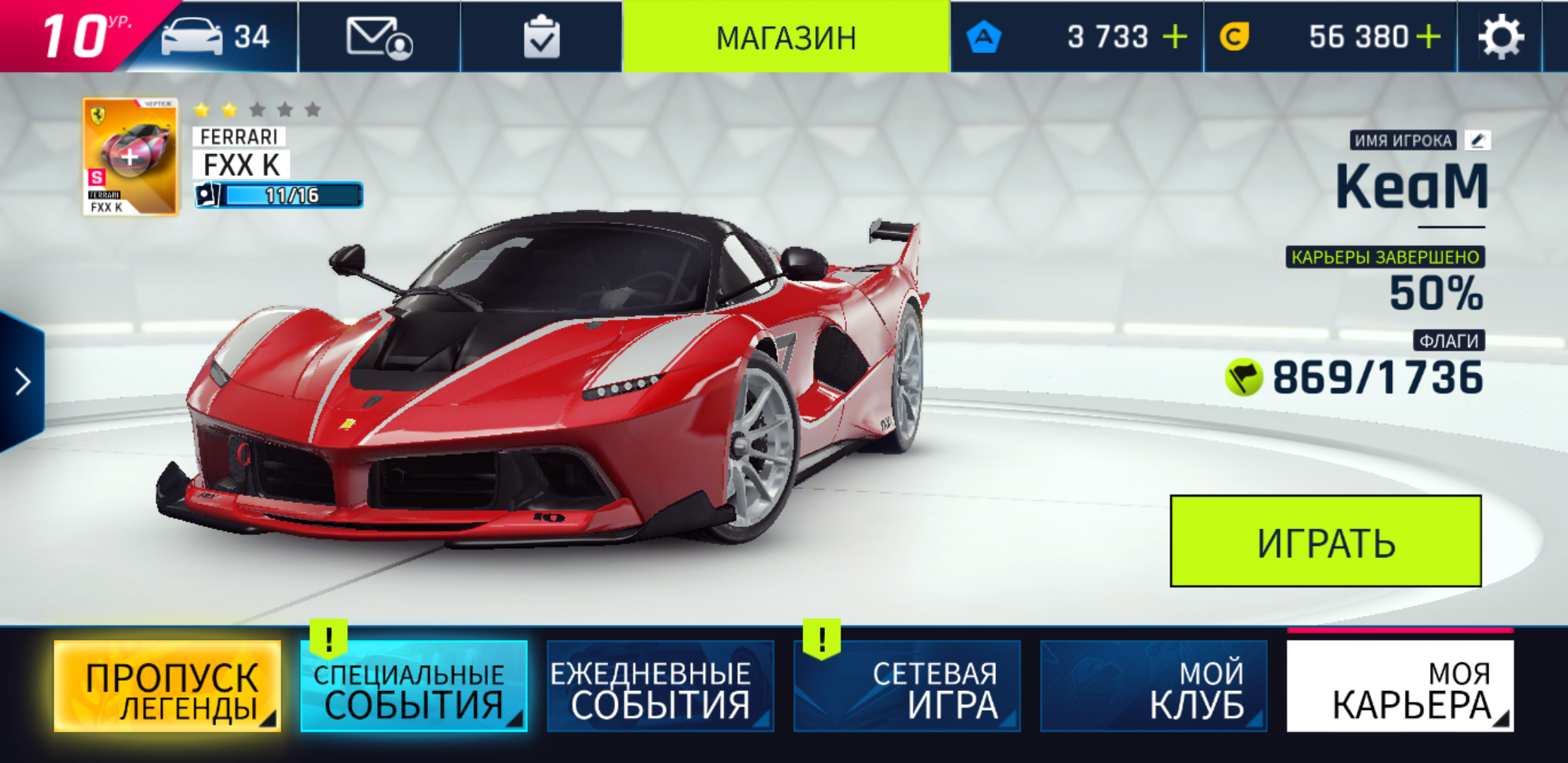Screen dimensions: 1568x763
Task: Click the pencil icon to edit player name
Action: tap(1476, 141)
